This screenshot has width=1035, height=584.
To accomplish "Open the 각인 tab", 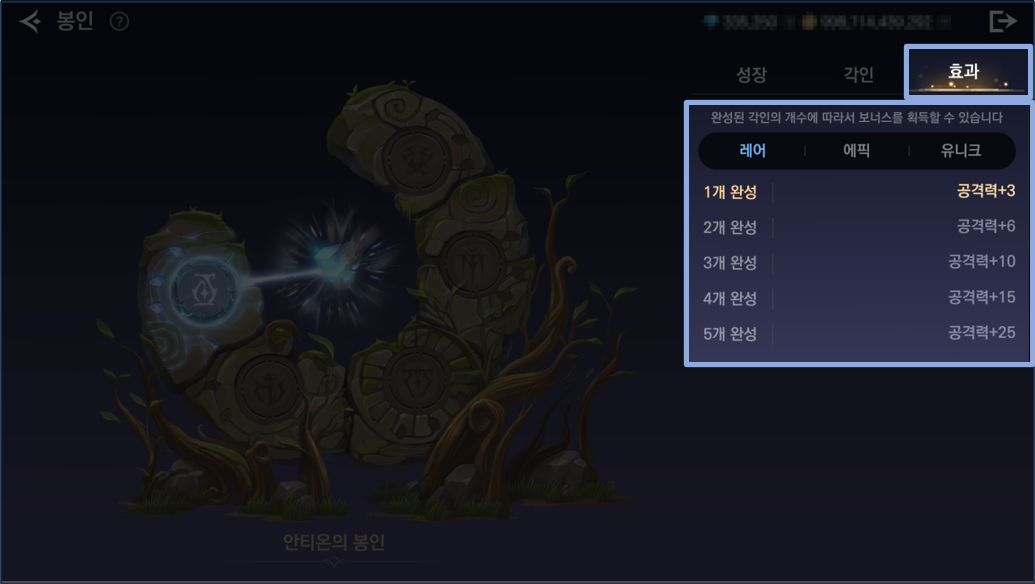I will click(x=858, y=74).
